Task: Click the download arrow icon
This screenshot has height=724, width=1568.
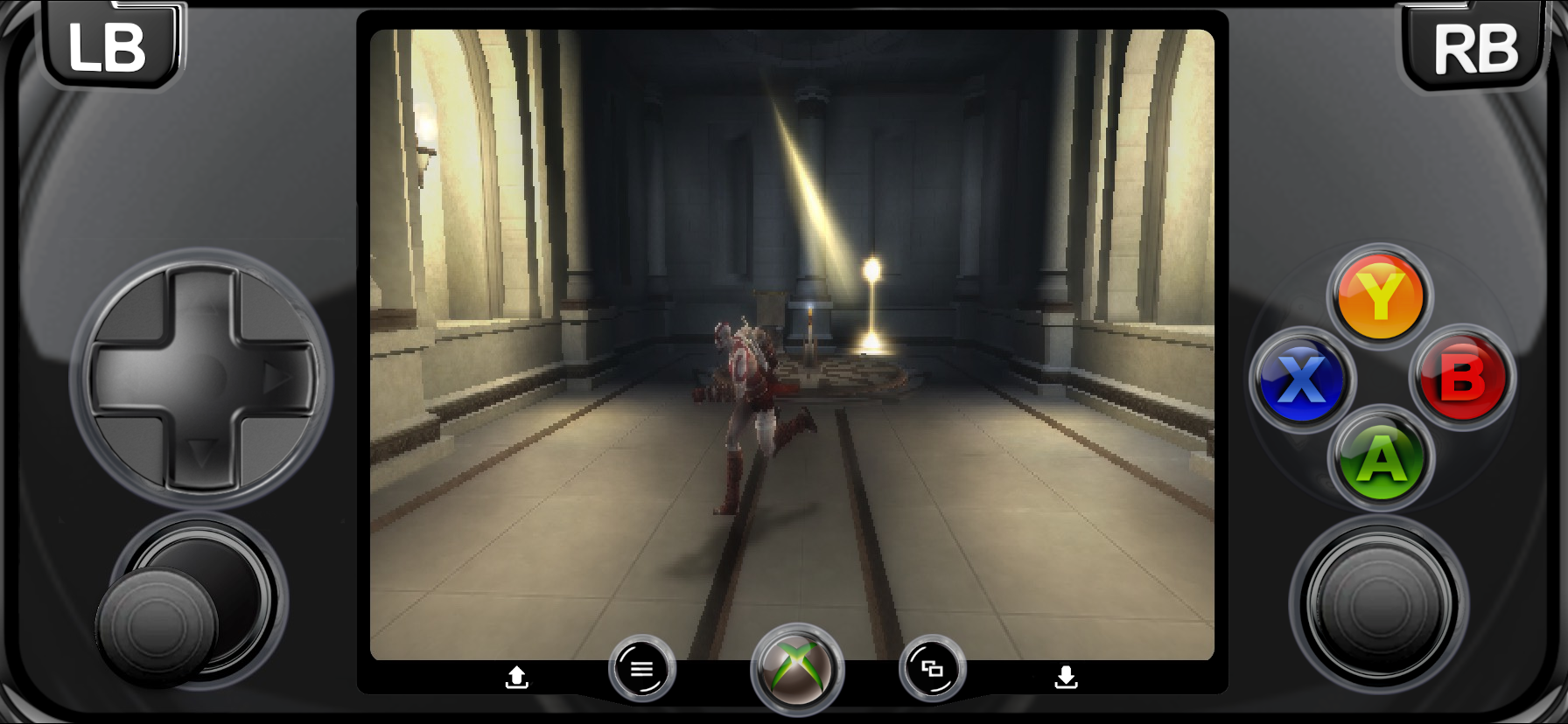Action: [x=1066, y=677]
